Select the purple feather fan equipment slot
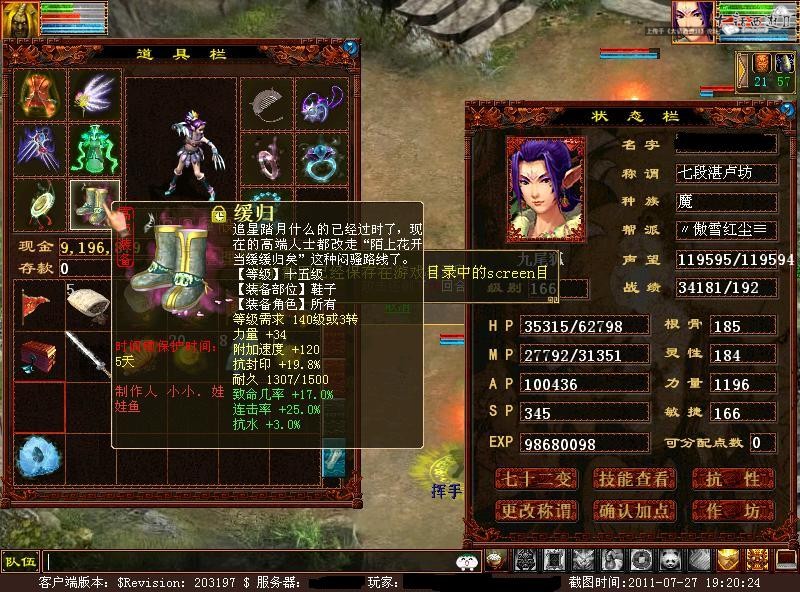This screenshot has width=800, height=592. point(95,95)
